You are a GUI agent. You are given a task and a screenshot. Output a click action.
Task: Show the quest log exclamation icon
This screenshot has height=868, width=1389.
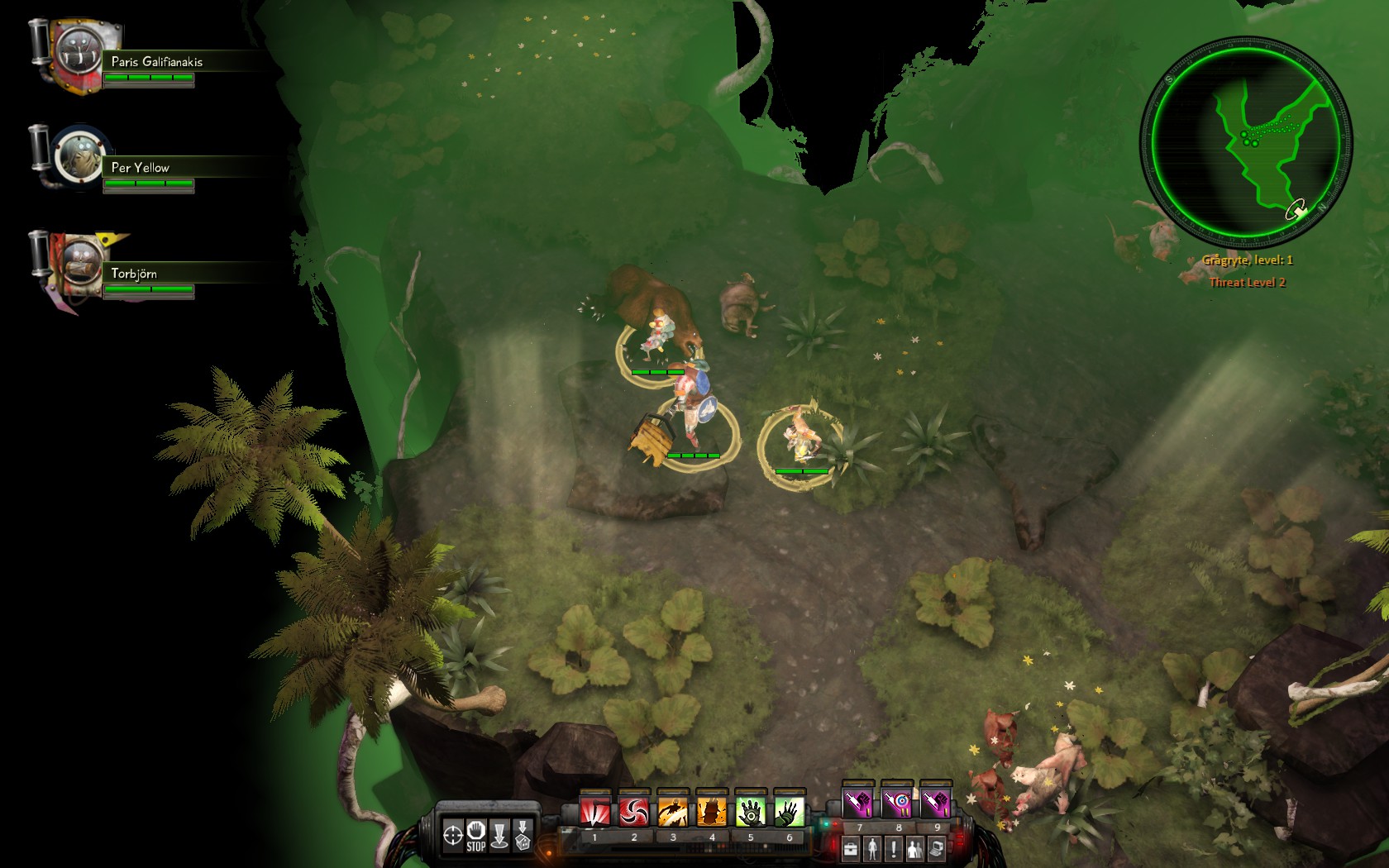[894, 848]
